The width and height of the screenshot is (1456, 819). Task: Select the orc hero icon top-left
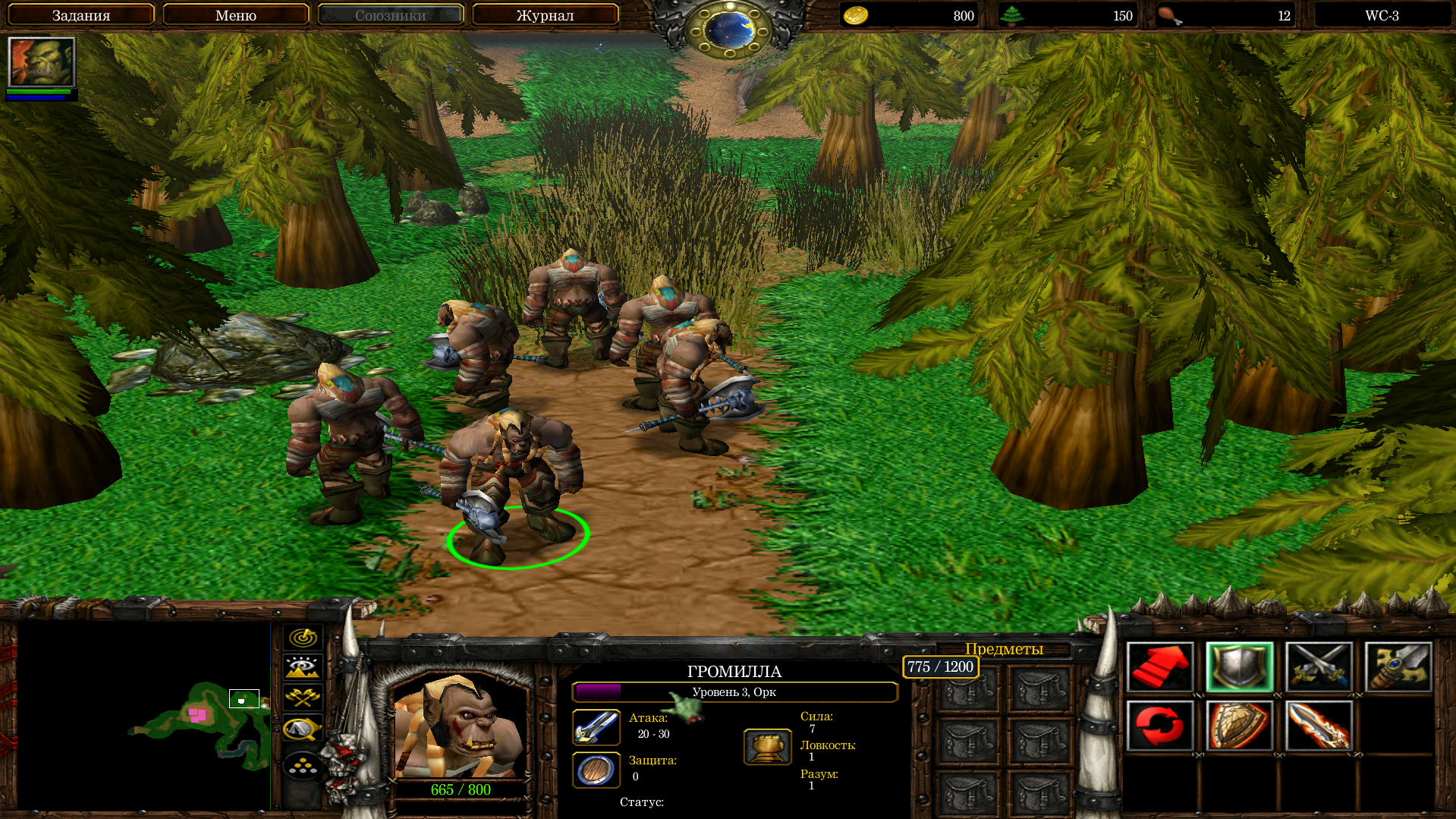click(42, 62)
